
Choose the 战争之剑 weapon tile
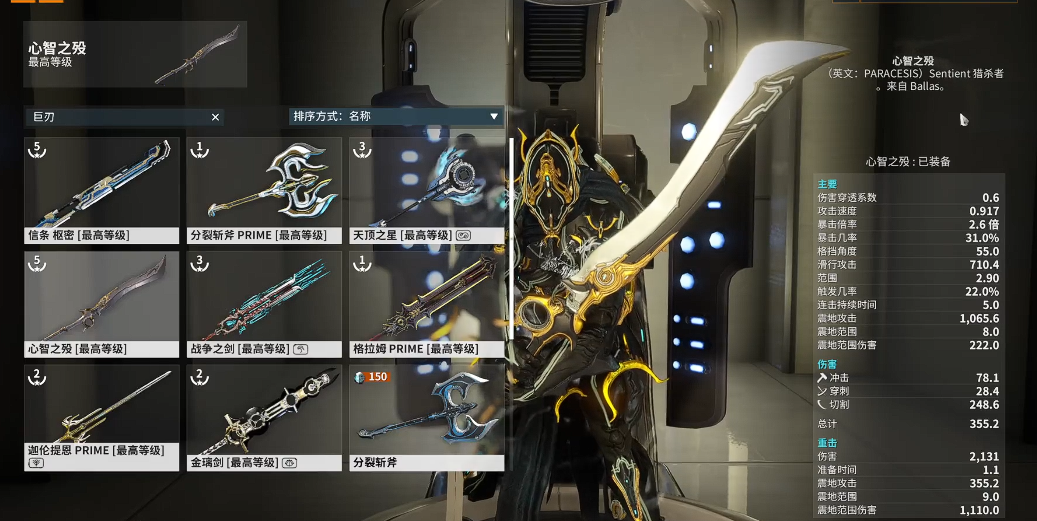point(264,304)
